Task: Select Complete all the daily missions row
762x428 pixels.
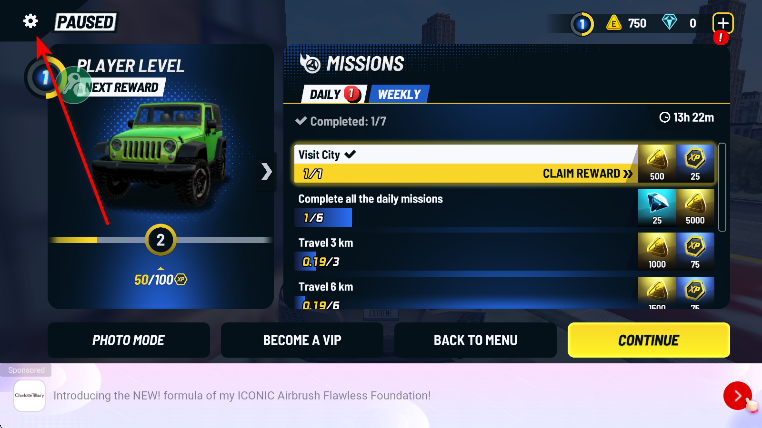Action: point(465,208)
